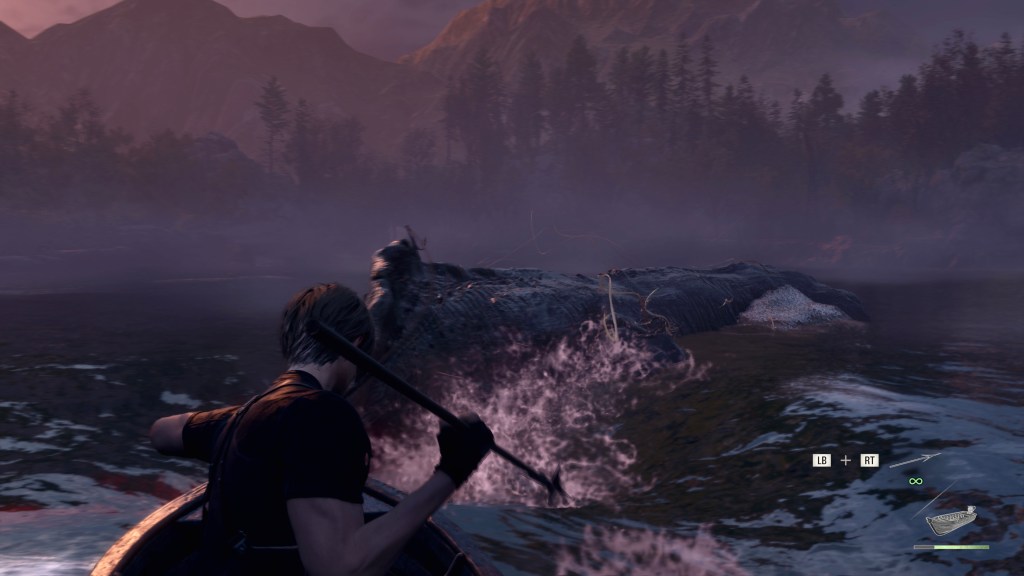
Task: Select the harpoon weapon icon
Action: point(915,460)
